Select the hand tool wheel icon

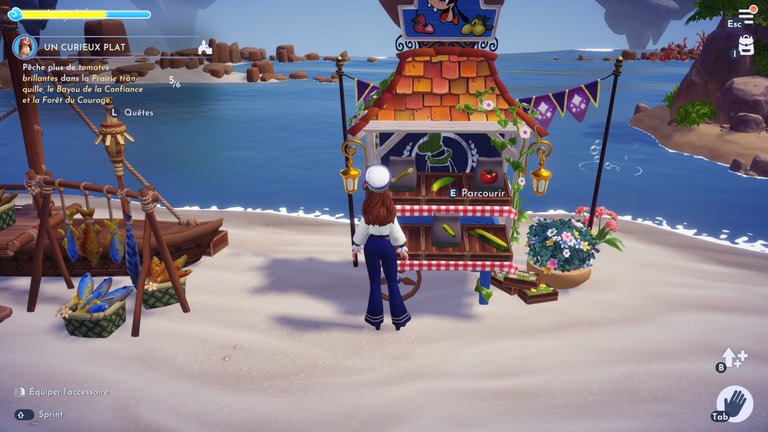[x=735, y=403]
